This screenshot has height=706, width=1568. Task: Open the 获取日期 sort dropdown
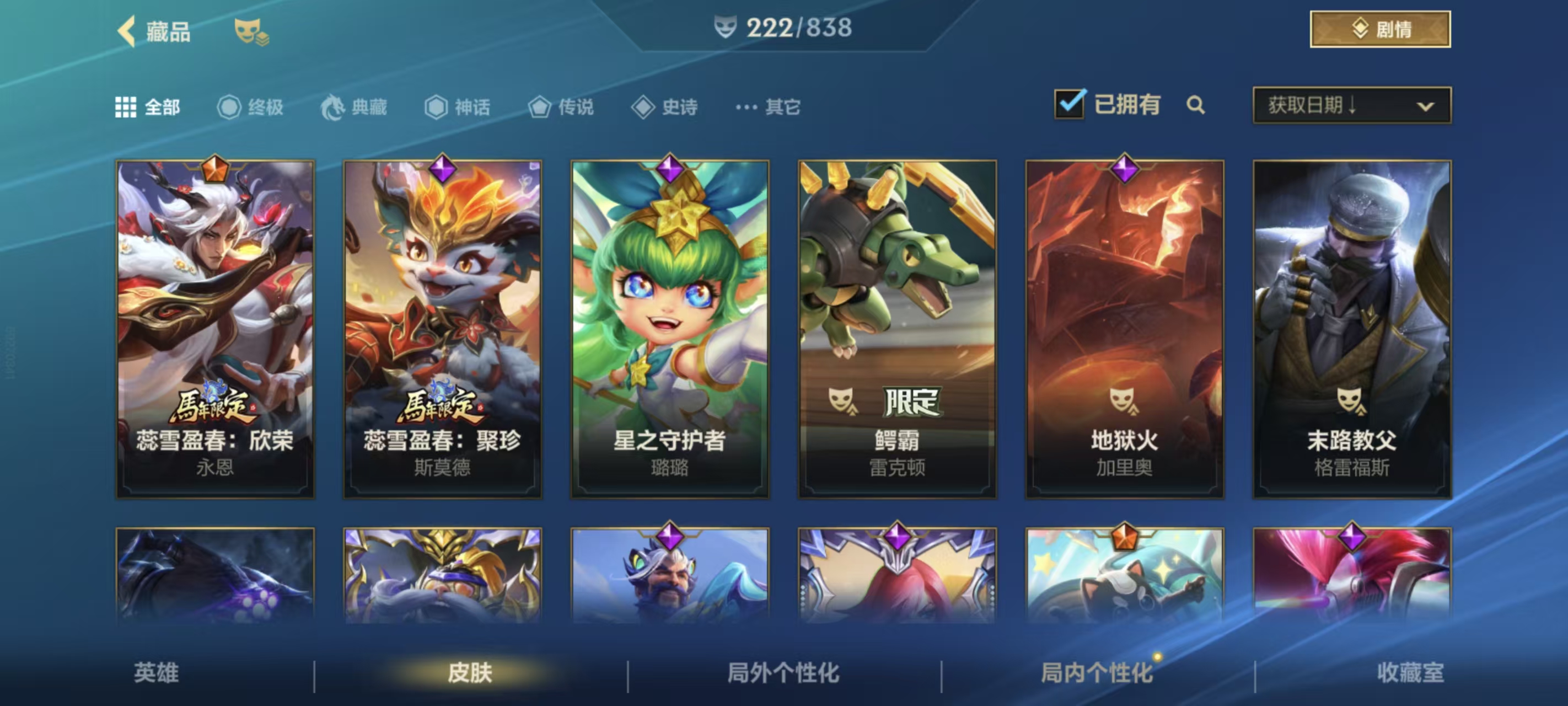coord(1351,105)
